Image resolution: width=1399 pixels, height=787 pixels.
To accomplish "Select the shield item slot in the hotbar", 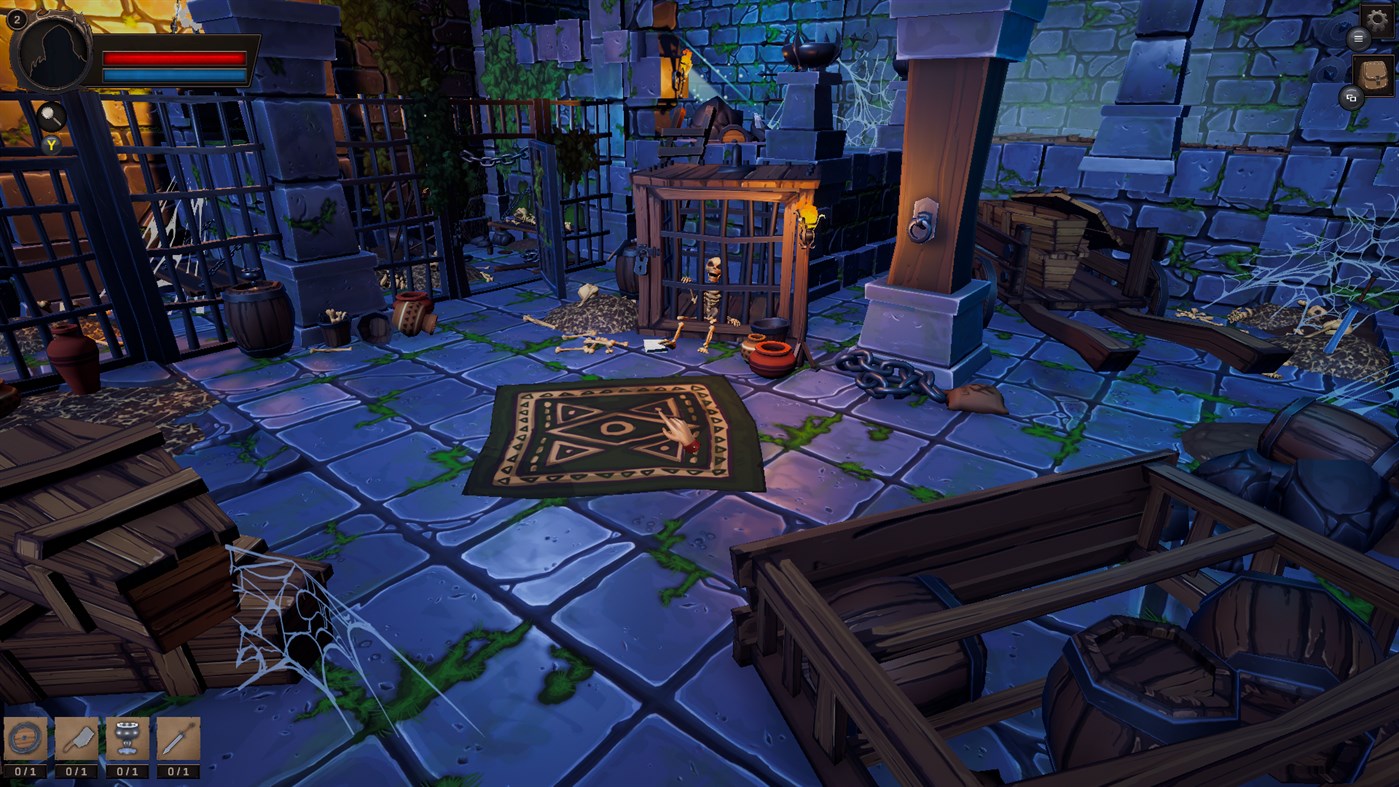I will point(25,738).
